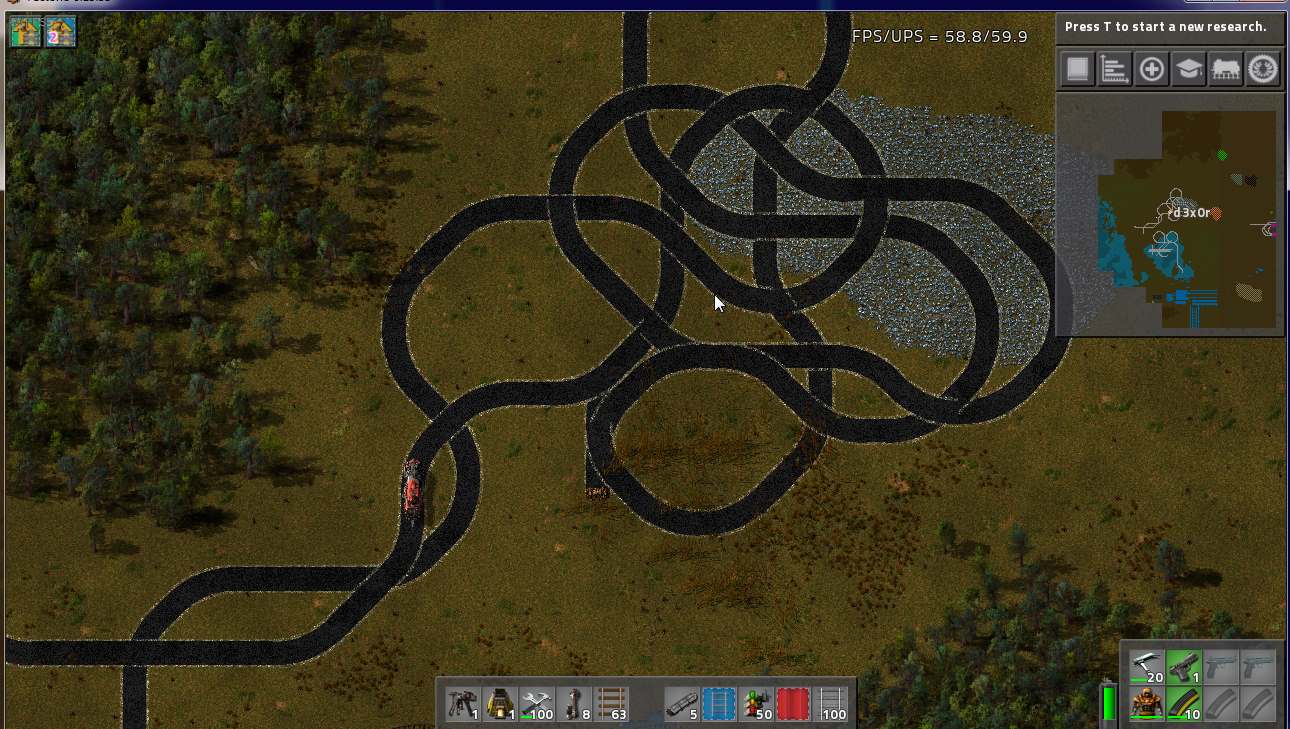Click the gear emblem button
The image size is (1290, 729).
(1263, 69)
